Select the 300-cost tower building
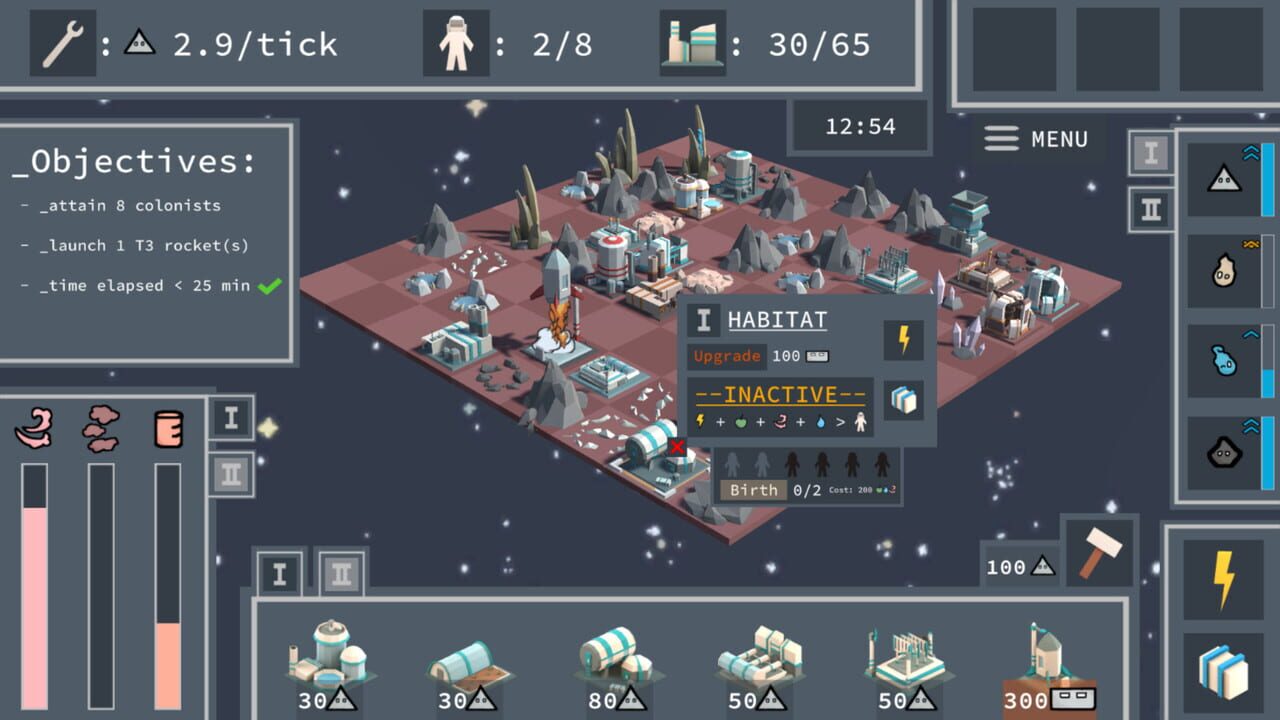The image size is (1280, 720). click(x=1048, y=665)
